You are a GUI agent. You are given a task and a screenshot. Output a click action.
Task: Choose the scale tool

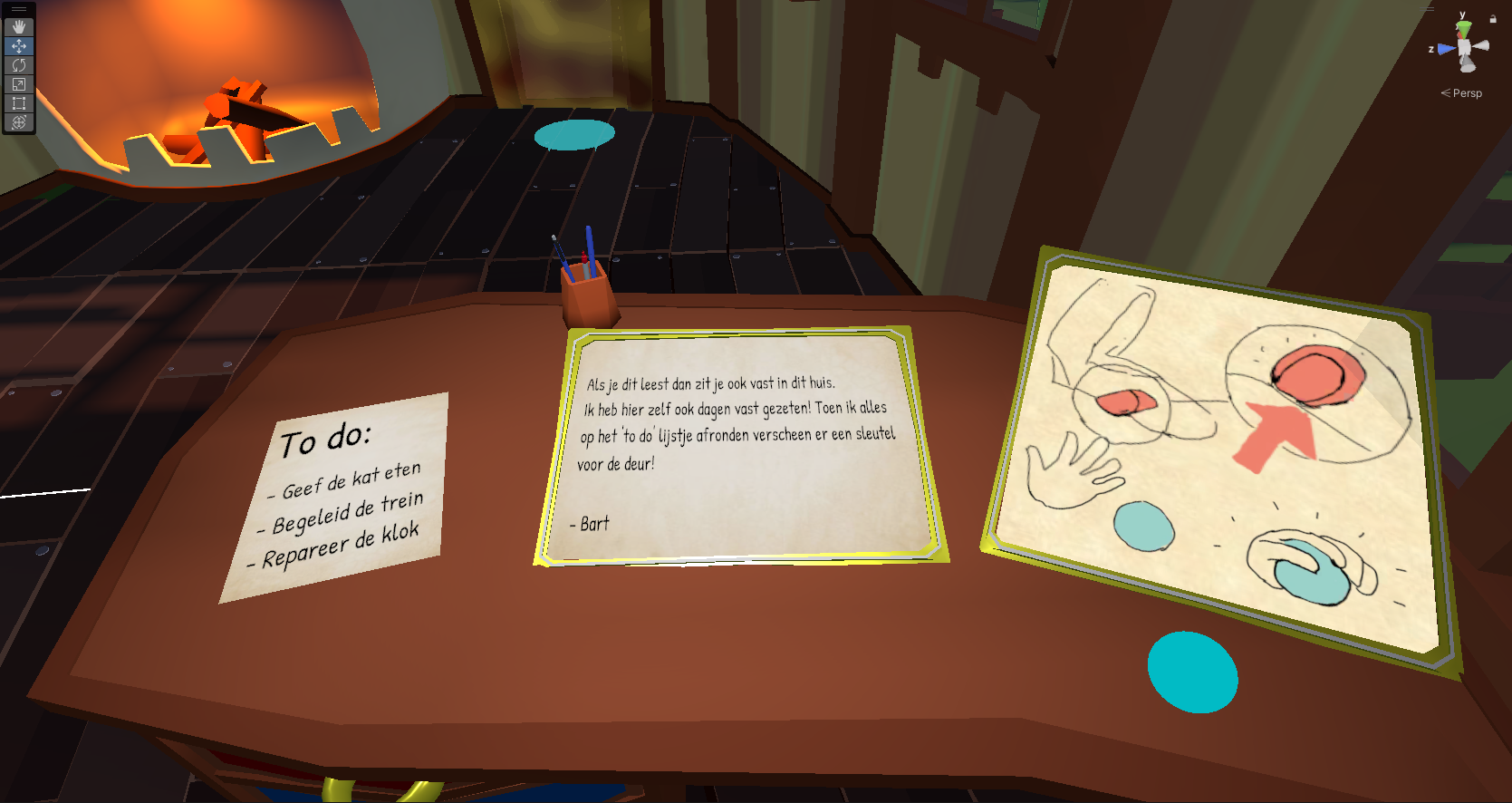tap(19, 84)
